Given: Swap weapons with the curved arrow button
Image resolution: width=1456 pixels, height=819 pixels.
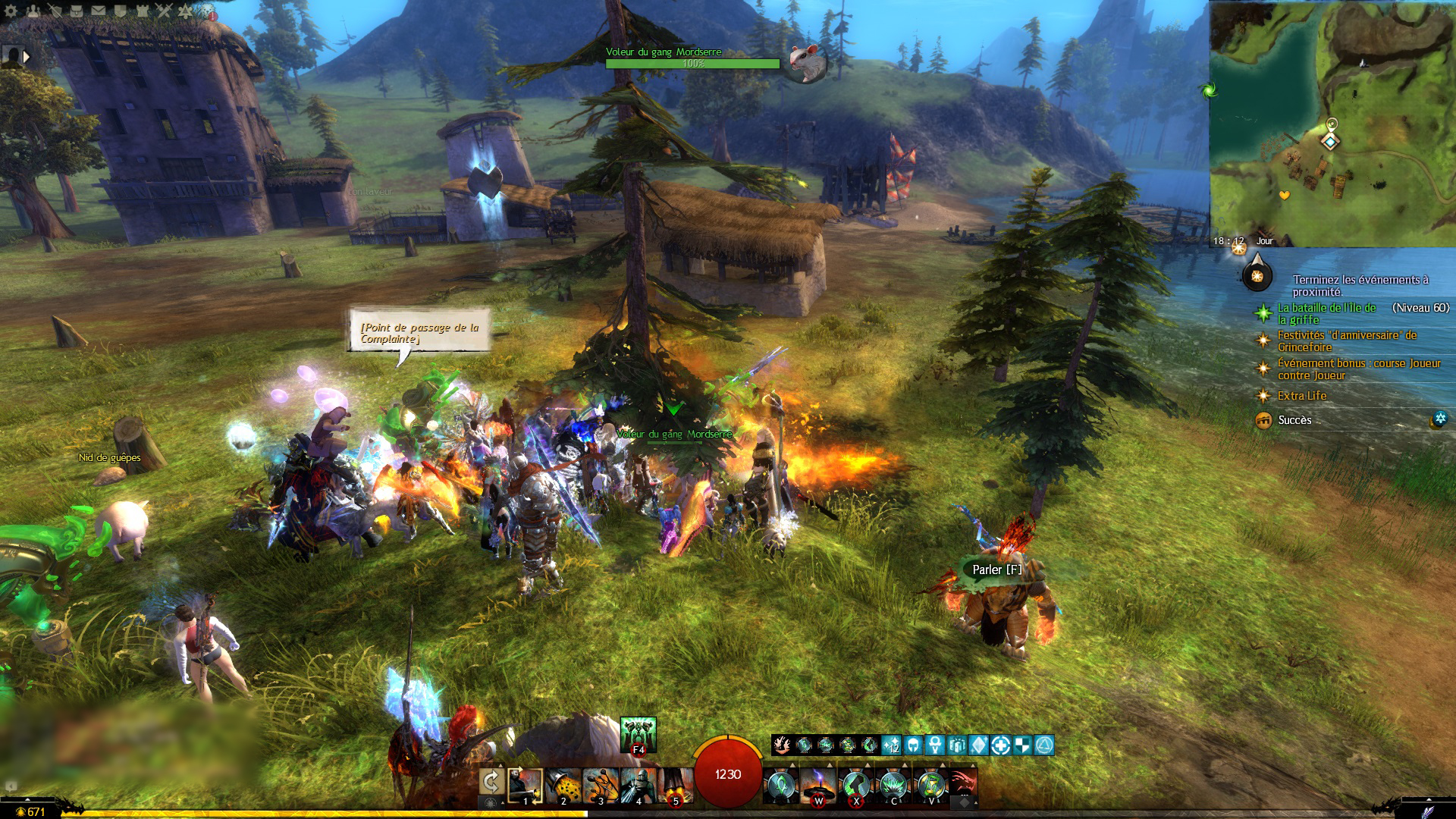Looking at the screenshot, I should tap(491, 782).
